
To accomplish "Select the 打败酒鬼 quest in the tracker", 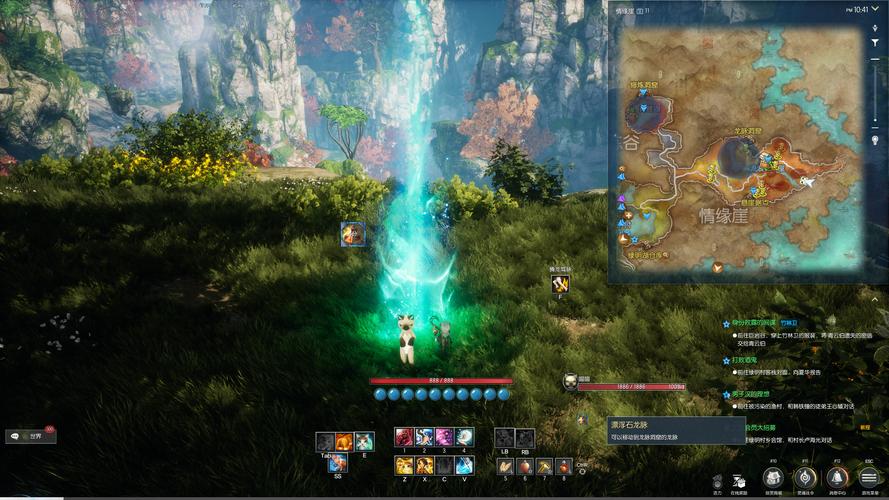I will [x=744, y=360].
